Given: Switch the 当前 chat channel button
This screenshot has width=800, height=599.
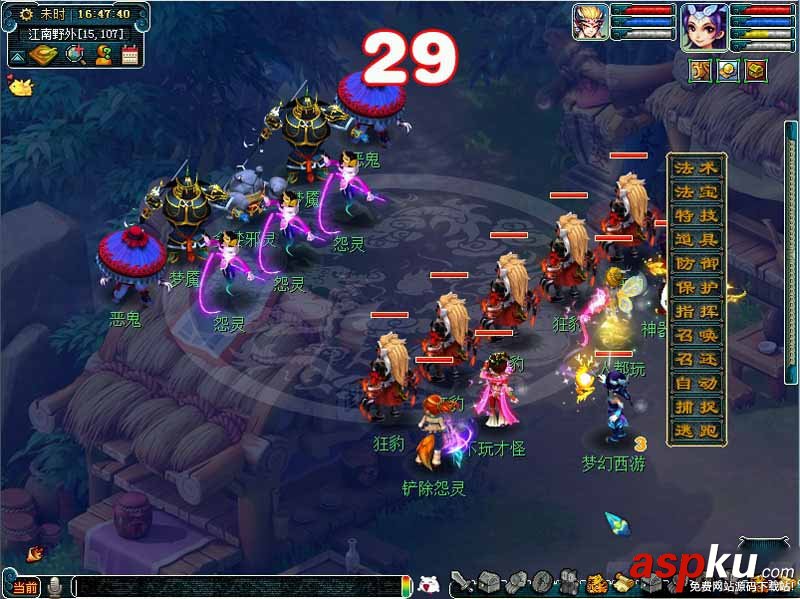Looking at the screenshot, I should (27, 586).
